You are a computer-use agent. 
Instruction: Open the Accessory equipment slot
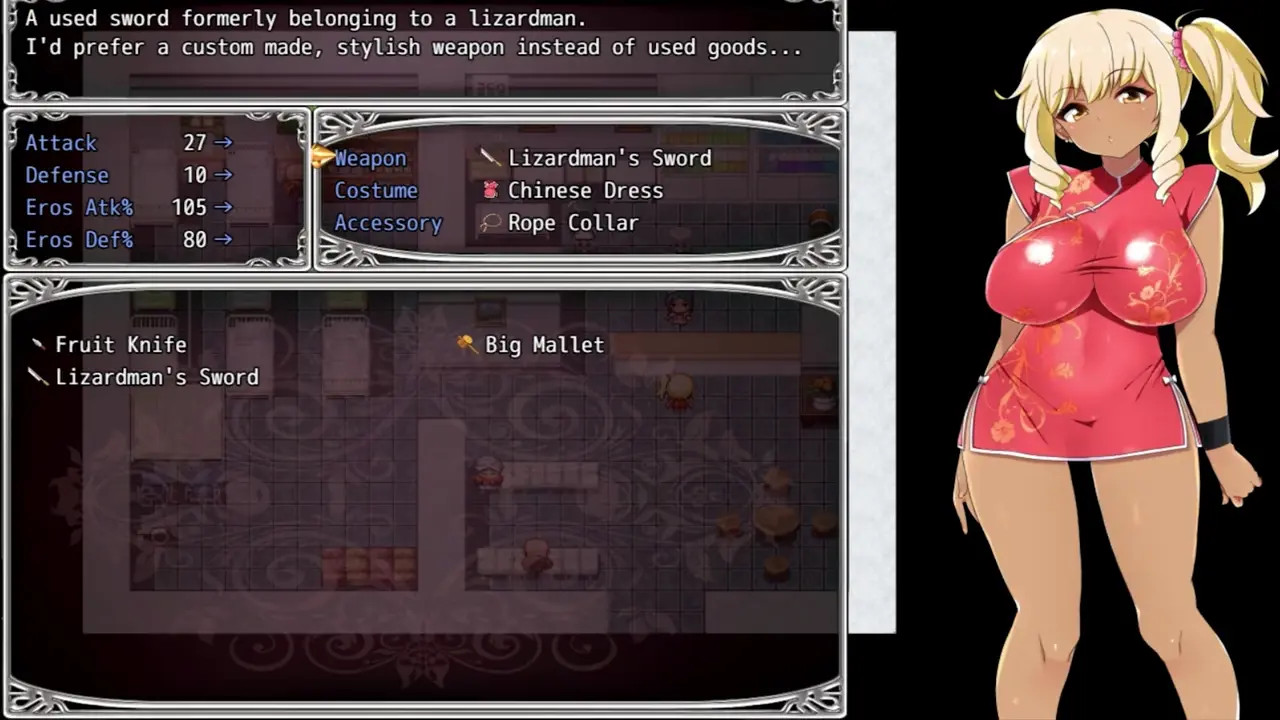(388, 223)
